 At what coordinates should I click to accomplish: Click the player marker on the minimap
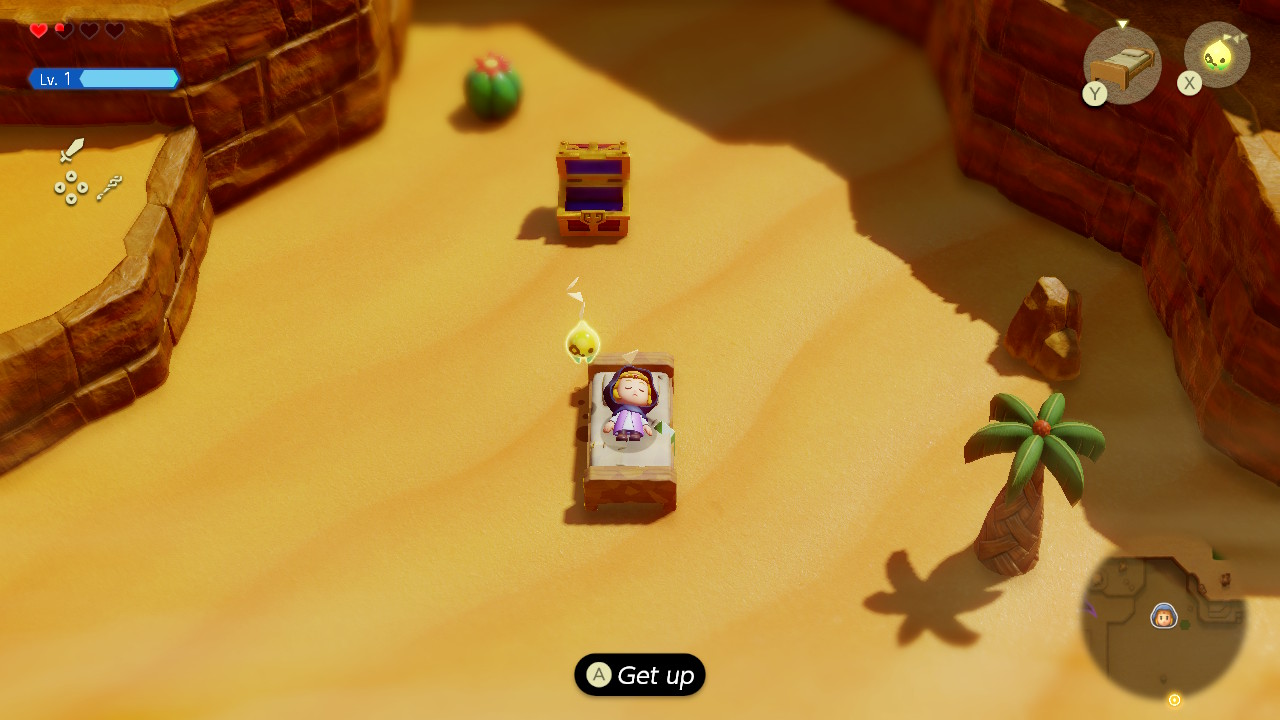(1162, 615)
